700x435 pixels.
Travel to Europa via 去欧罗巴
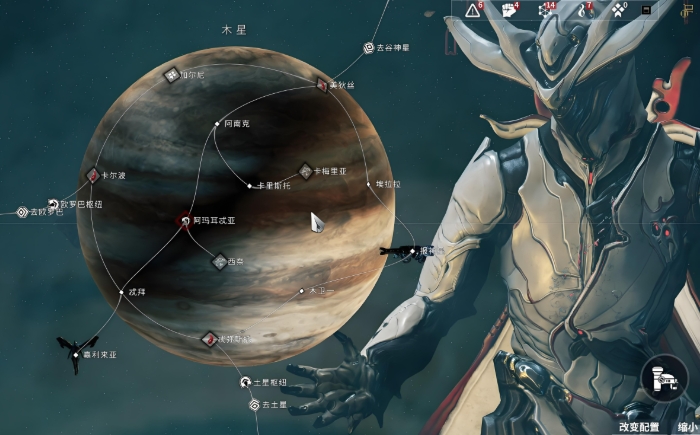tap(22, 212)
